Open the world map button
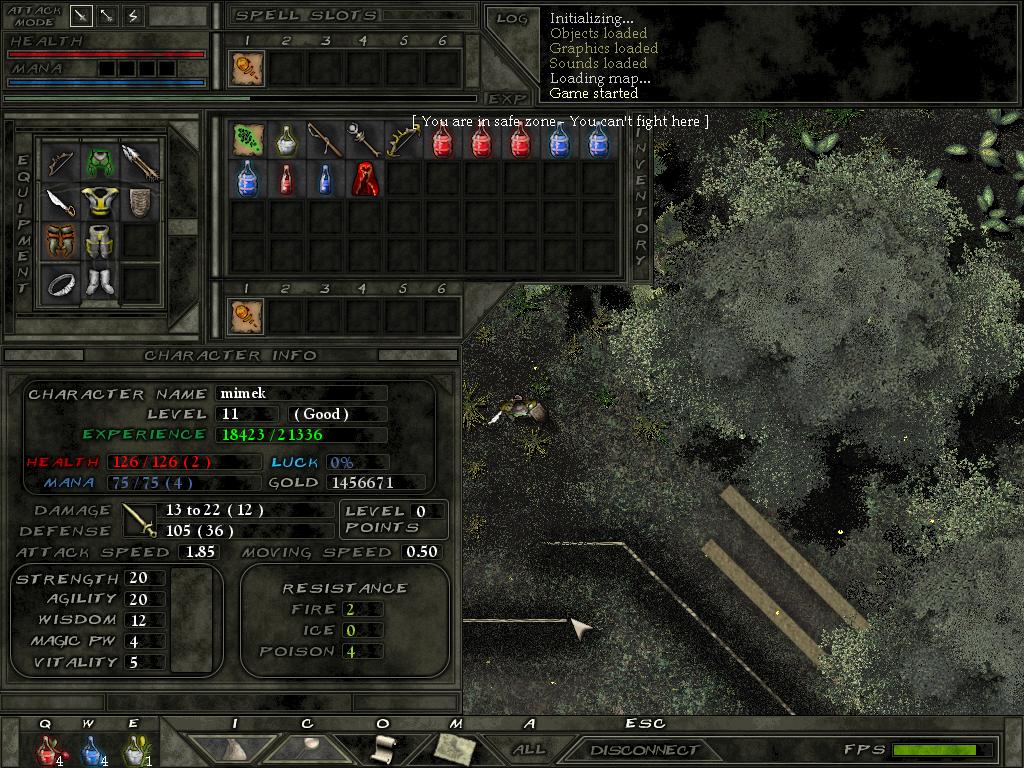The height and width of the screenshot is (768, 1024). coord(455,749)
